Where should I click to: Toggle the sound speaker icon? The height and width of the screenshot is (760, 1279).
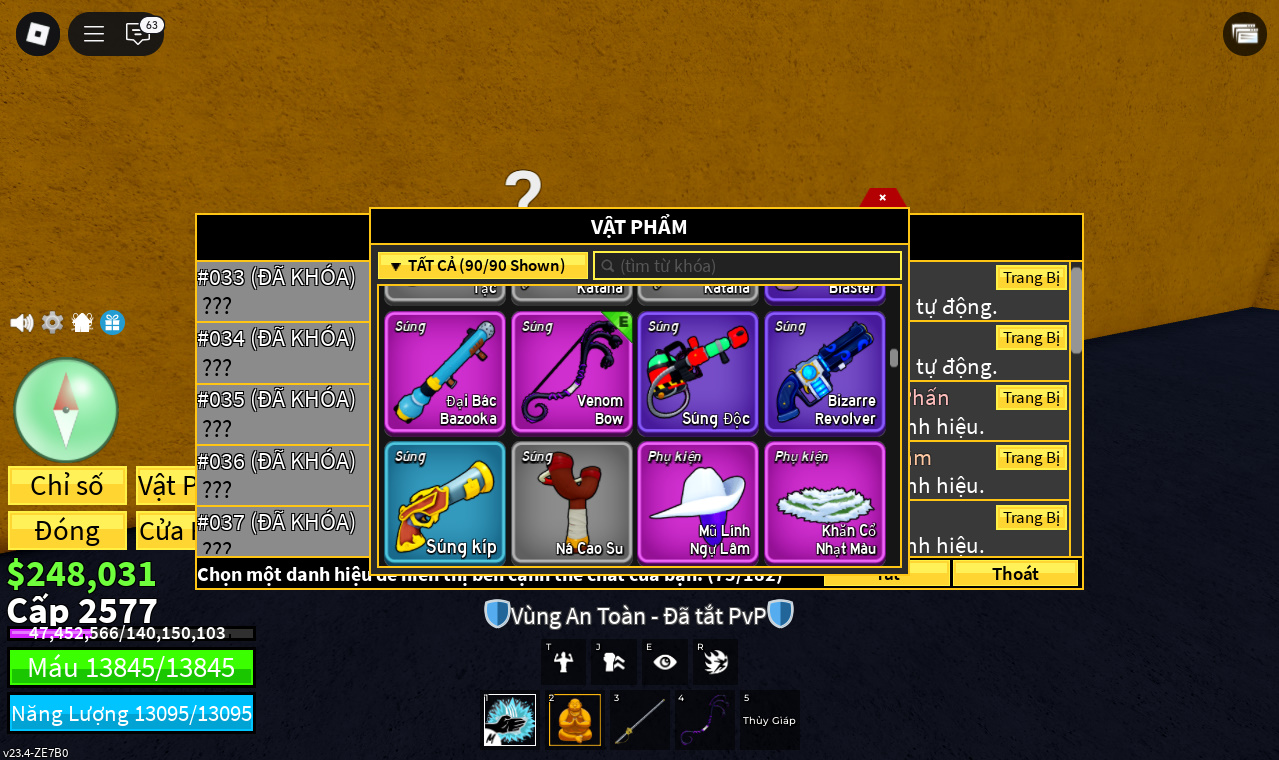tap(21, 323)
